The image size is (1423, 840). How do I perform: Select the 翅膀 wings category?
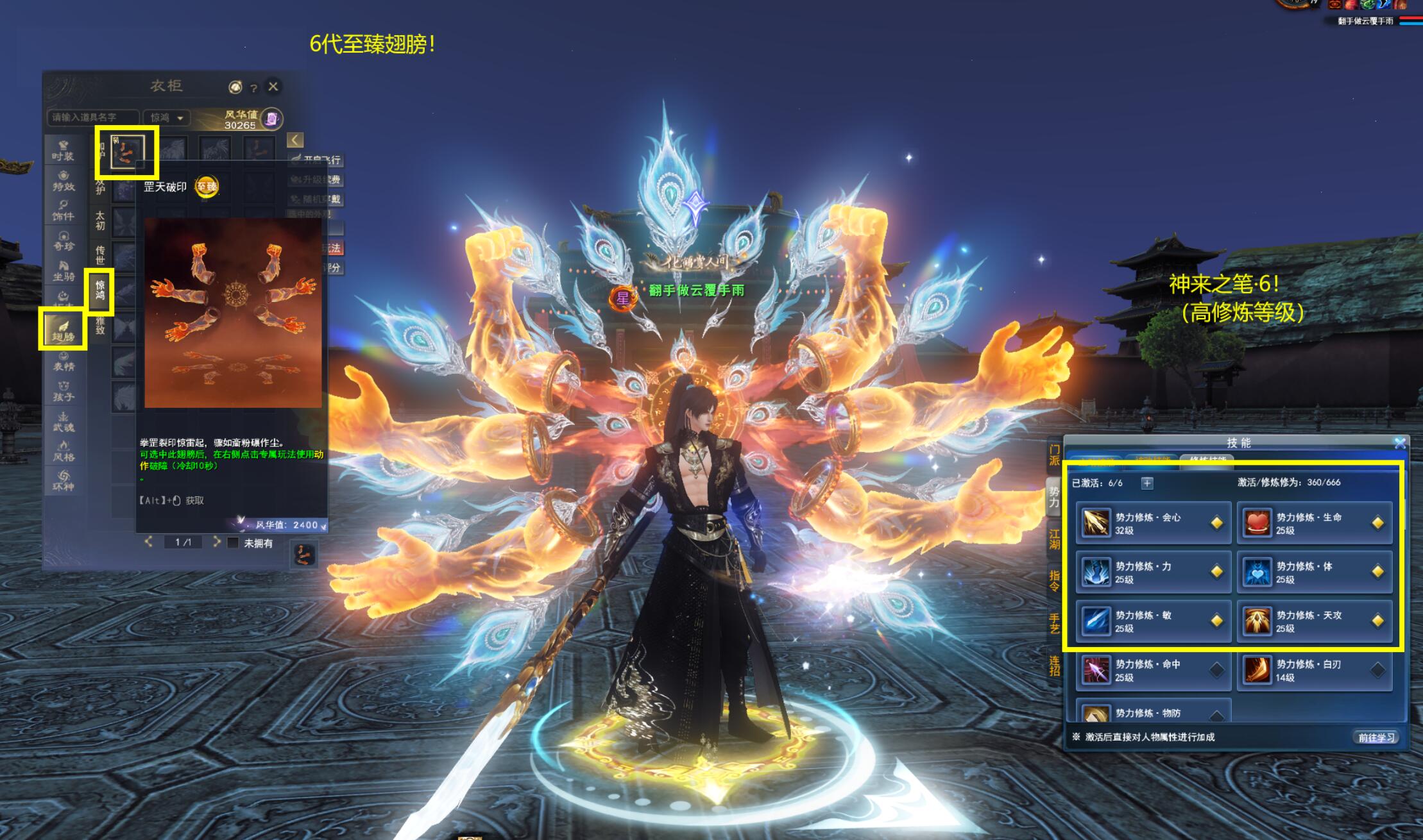point(63,330)
